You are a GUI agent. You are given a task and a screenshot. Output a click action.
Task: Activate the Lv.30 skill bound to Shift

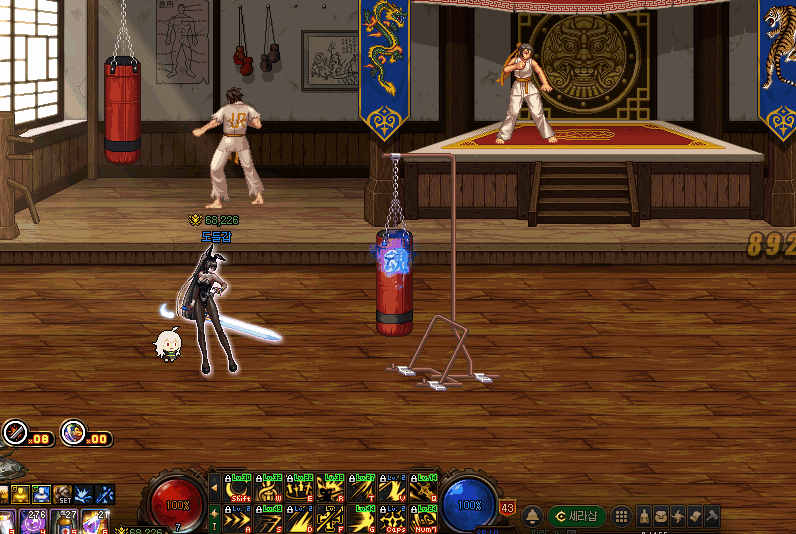click(240, 488)
